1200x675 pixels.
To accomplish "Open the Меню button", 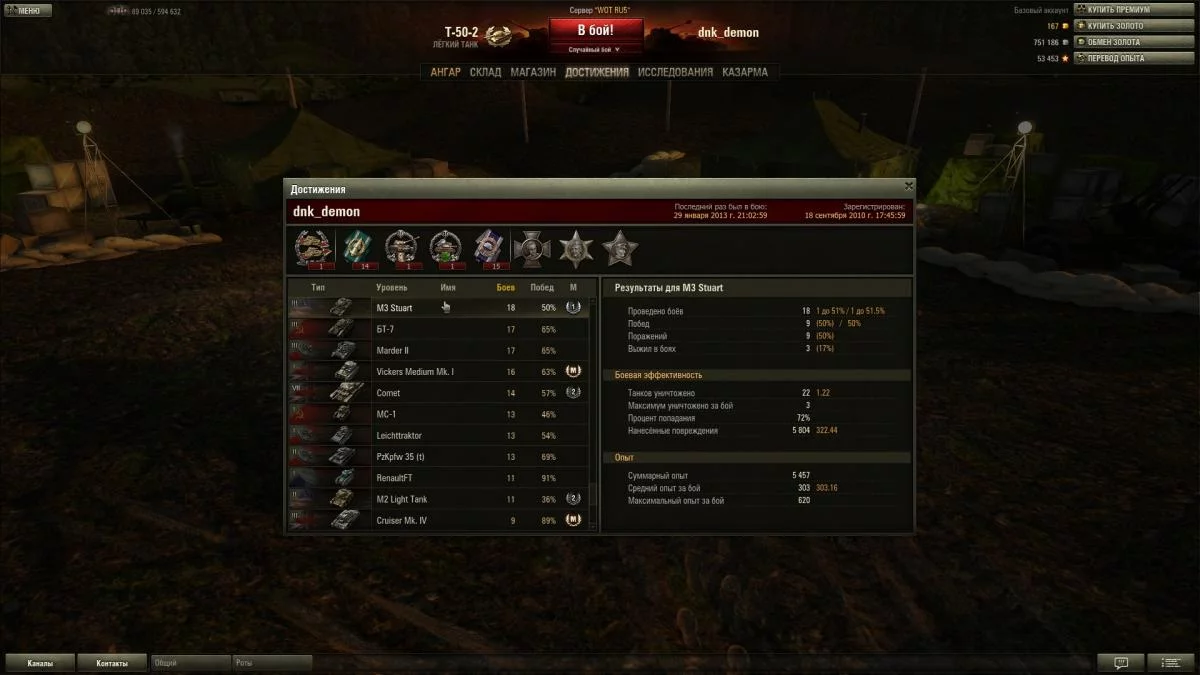I will pos(24,10).
